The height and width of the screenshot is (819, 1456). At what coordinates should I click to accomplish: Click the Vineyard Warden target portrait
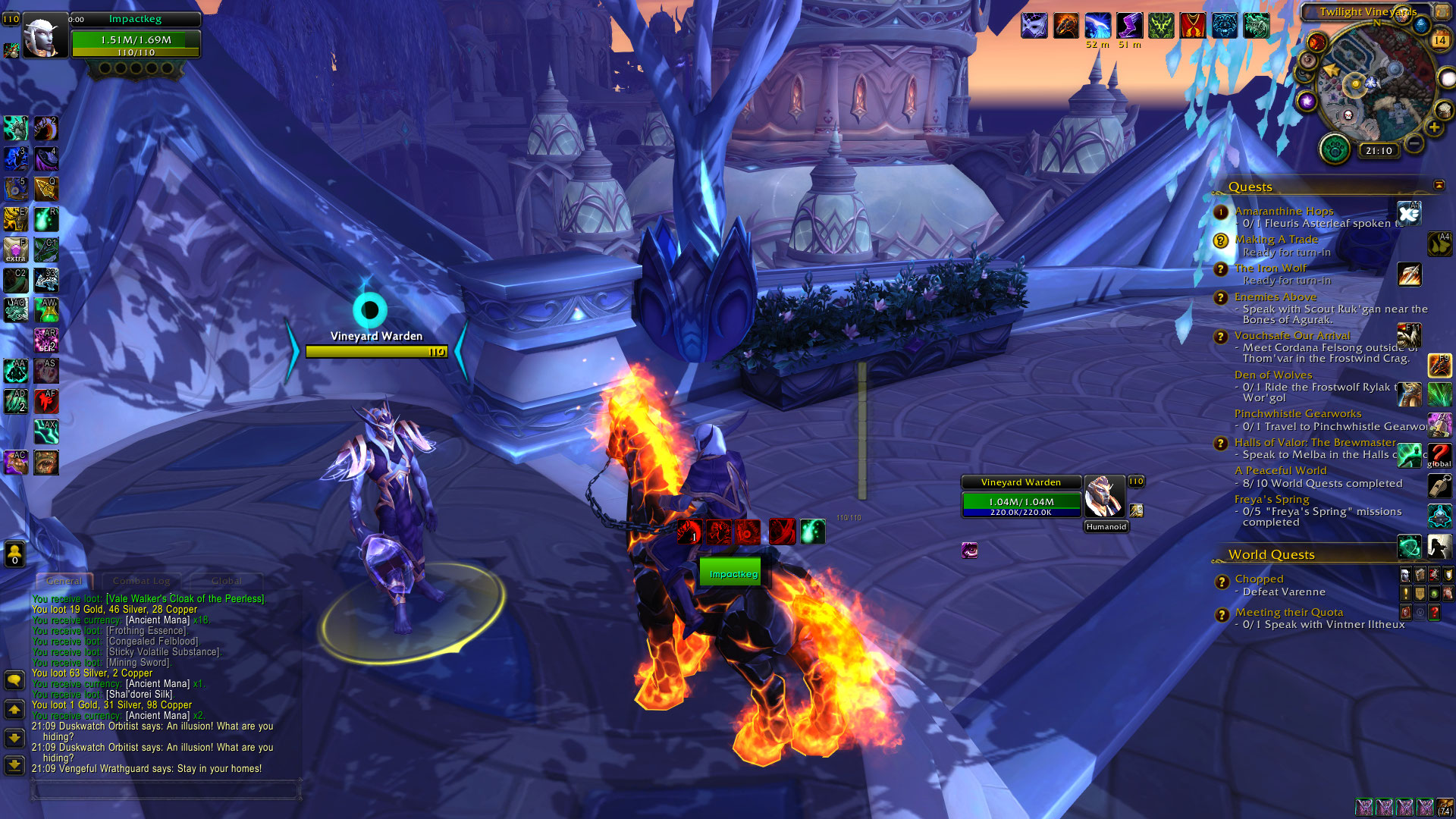[x=1103, y=497]
